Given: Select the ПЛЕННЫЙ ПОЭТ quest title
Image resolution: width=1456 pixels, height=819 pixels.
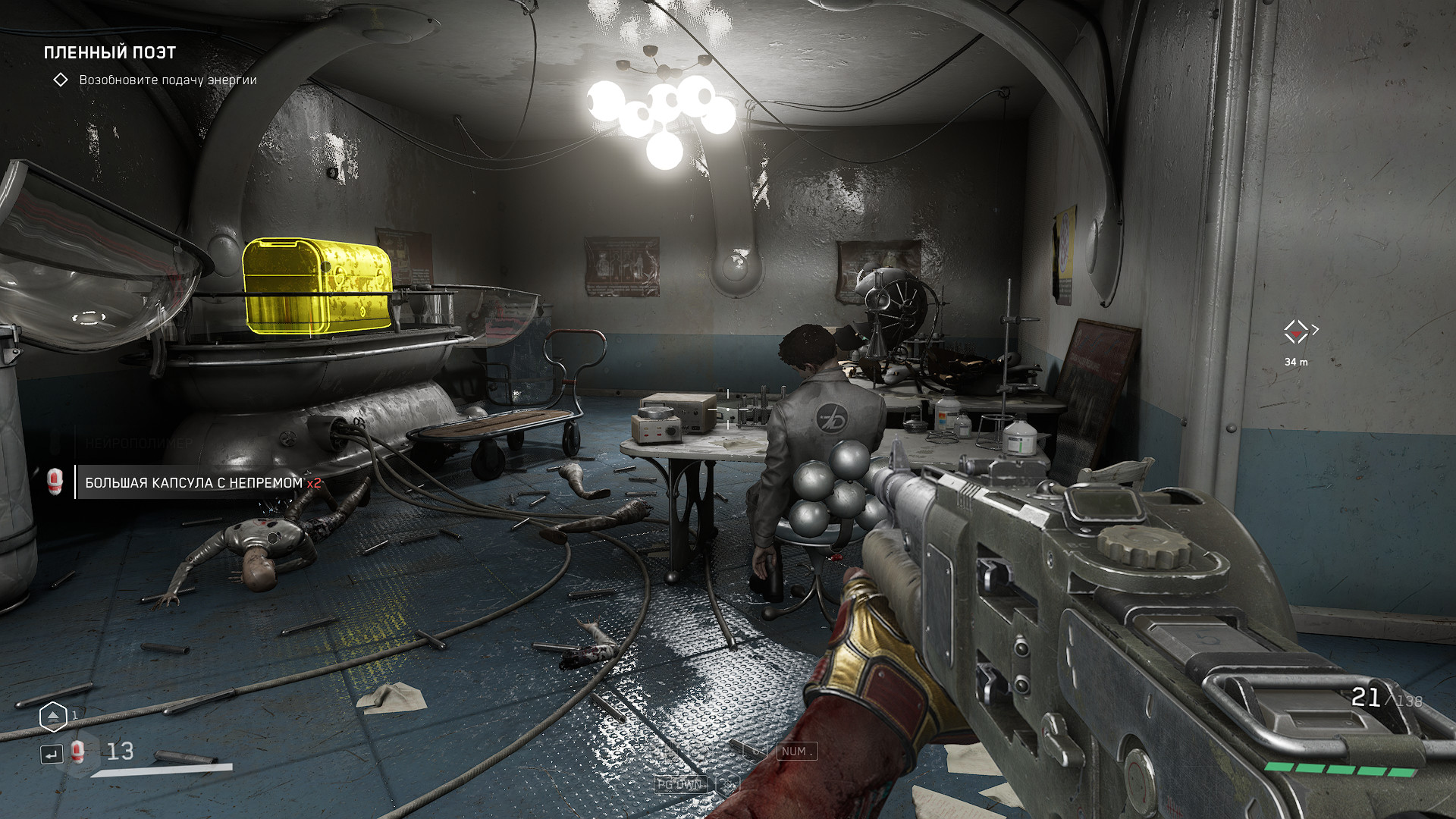Looking at the screenshot, I should coord(110,52).
